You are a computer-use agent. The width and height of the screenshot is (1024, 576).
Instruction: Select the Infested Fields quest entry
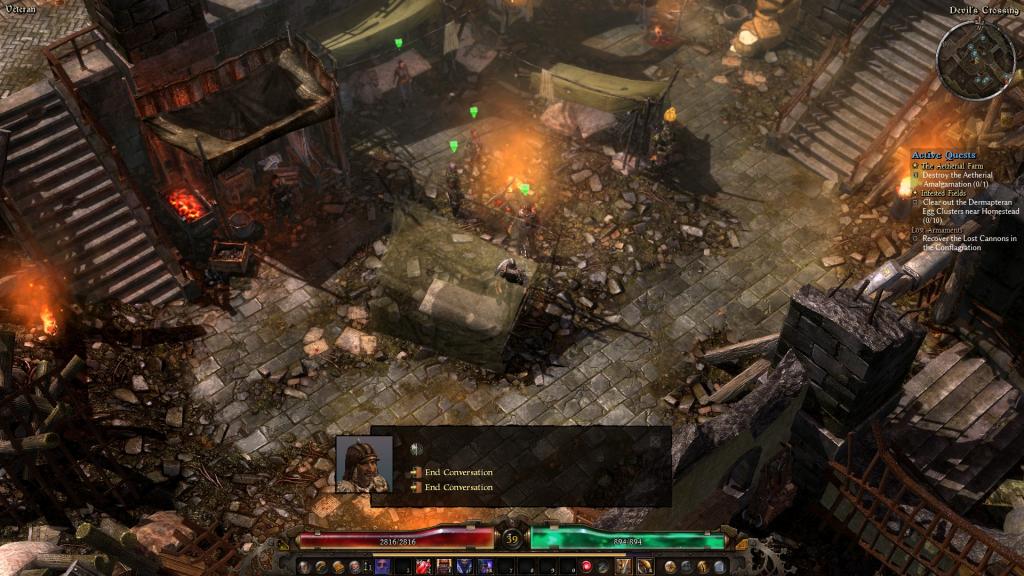click(x=945, y=192)
